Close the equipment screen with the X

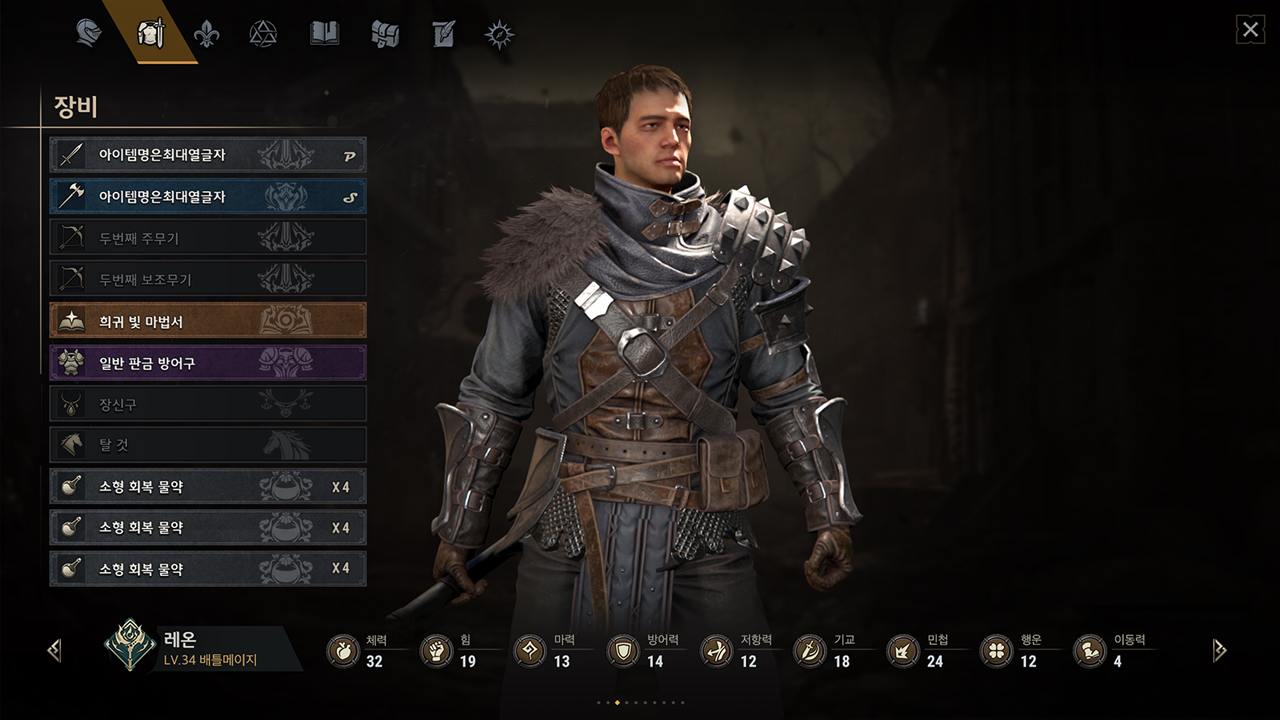pyautogui.click(x=1251, y=30)
